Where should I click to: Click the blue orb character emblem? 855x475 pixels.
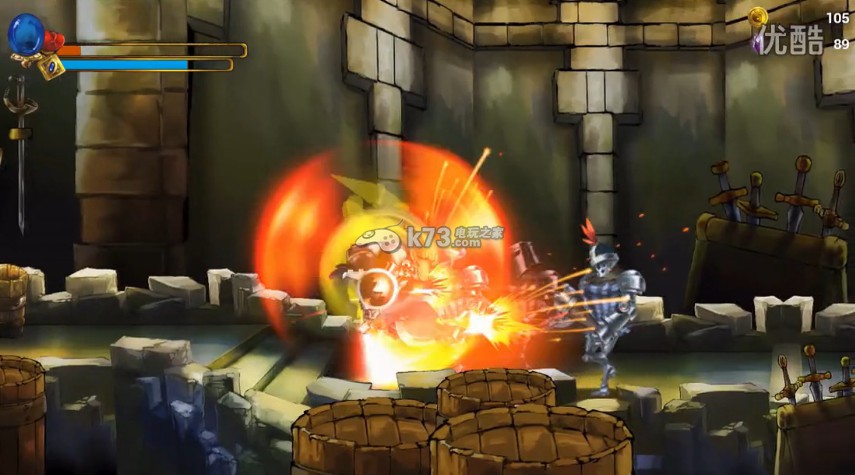tap(24, 35)
